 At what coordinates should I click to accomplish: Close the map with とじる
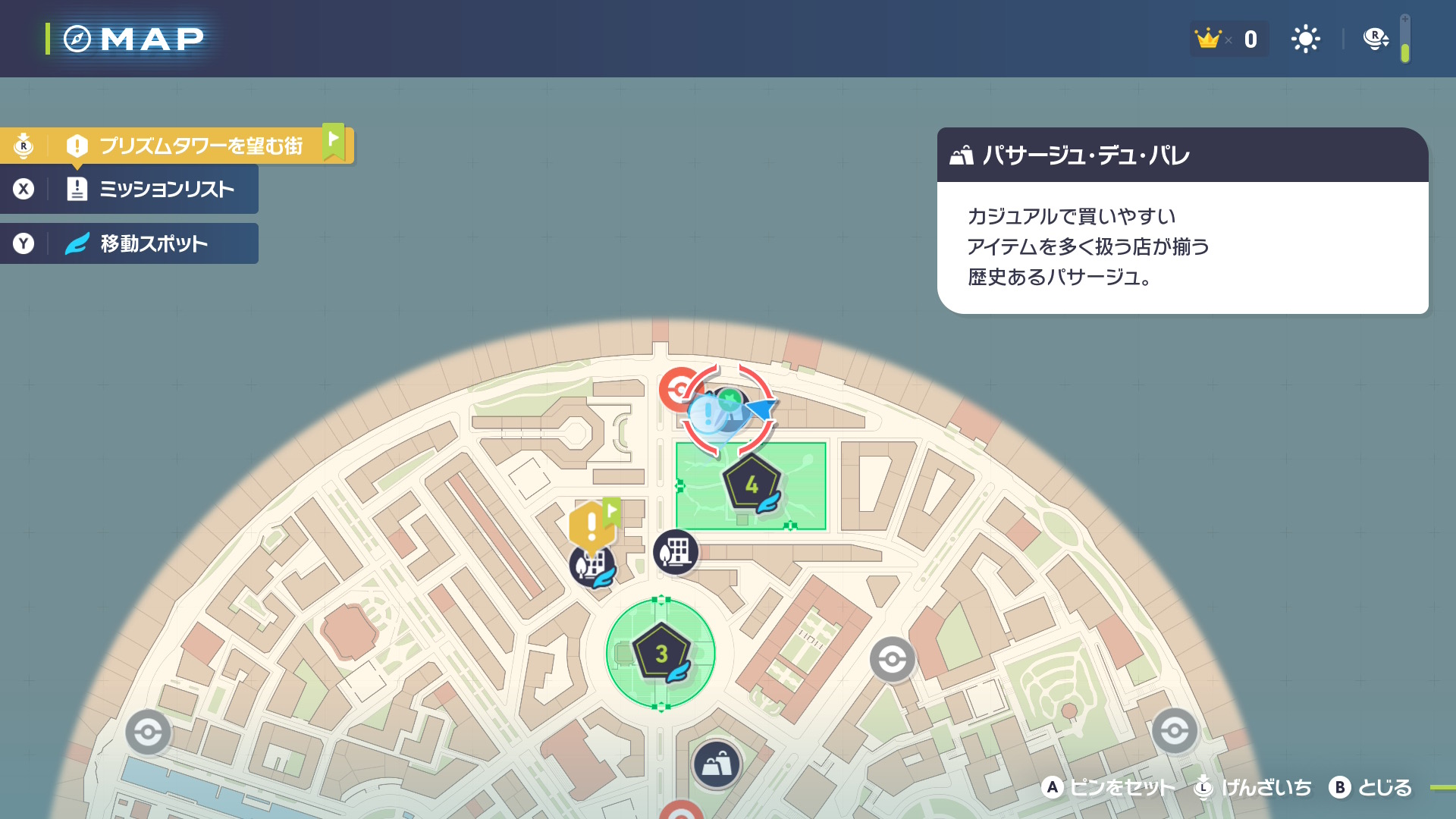pos(1384,788)
